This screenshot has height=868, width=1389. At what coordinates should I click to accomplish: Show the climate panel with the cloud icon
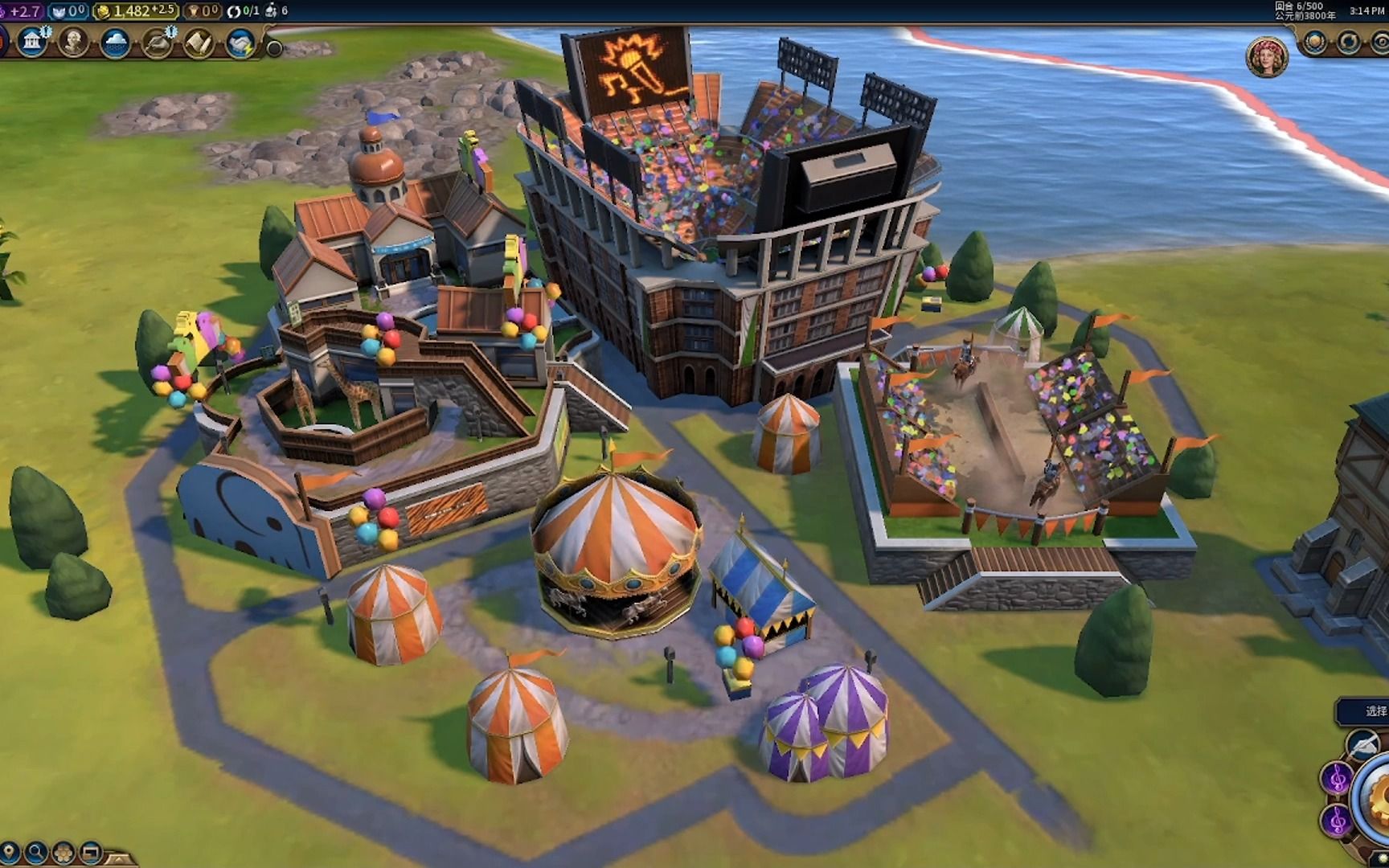point(115,43)
